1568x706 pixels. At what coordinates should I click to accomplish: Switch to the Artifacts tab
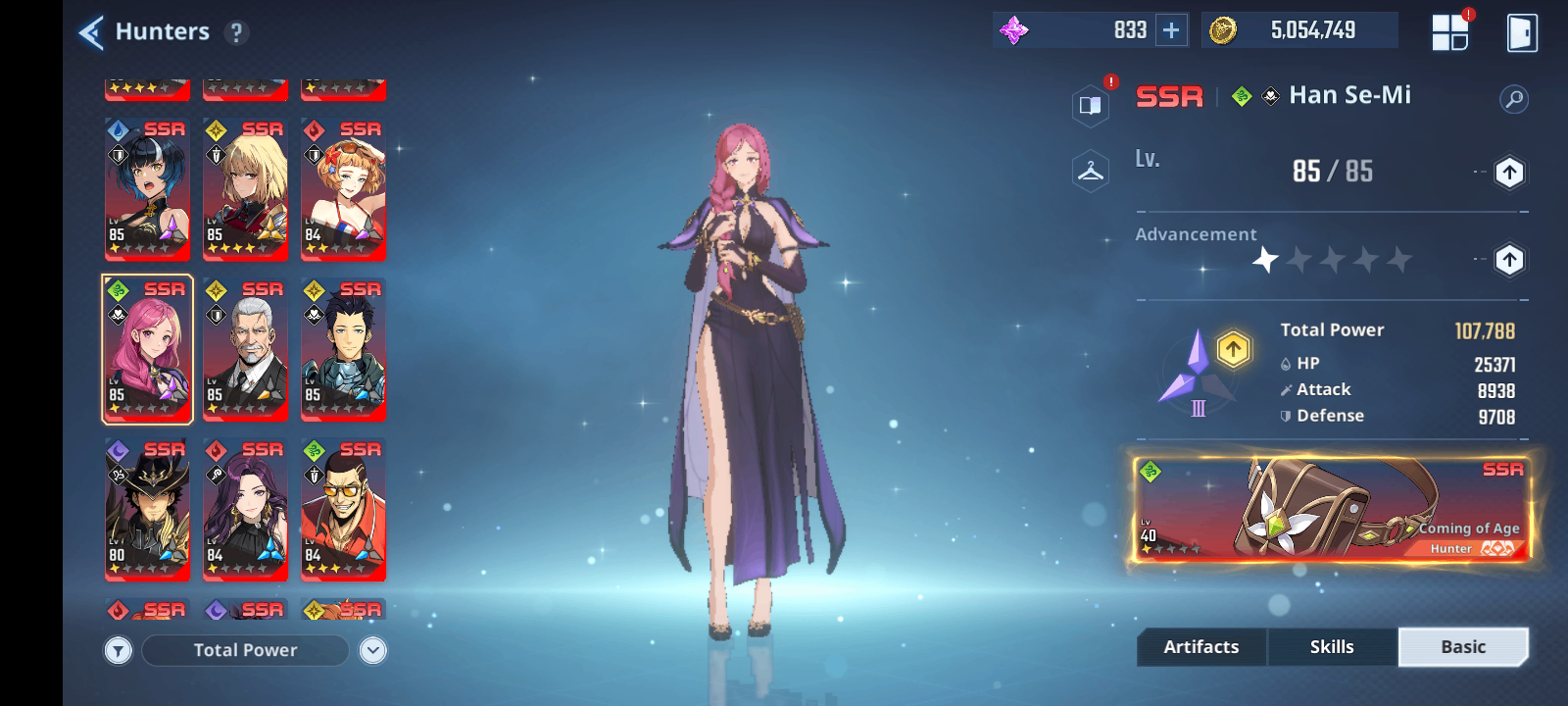coord(1200,646)
